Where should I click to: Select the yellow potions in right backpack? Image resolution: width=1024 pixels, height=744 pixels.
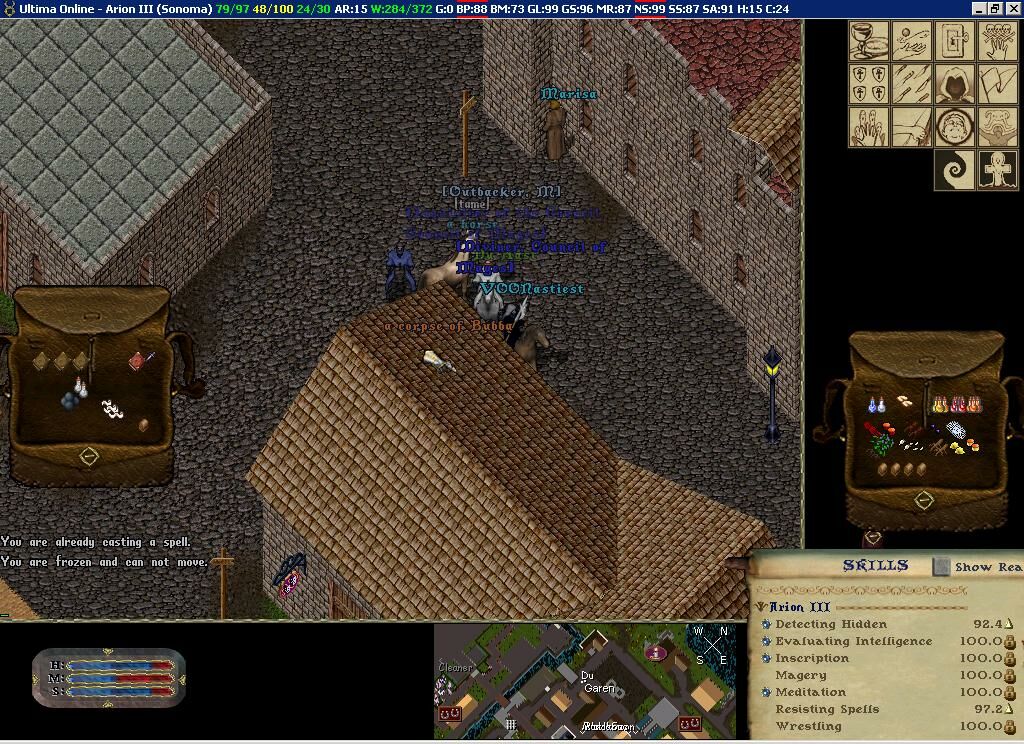[941, 404]
